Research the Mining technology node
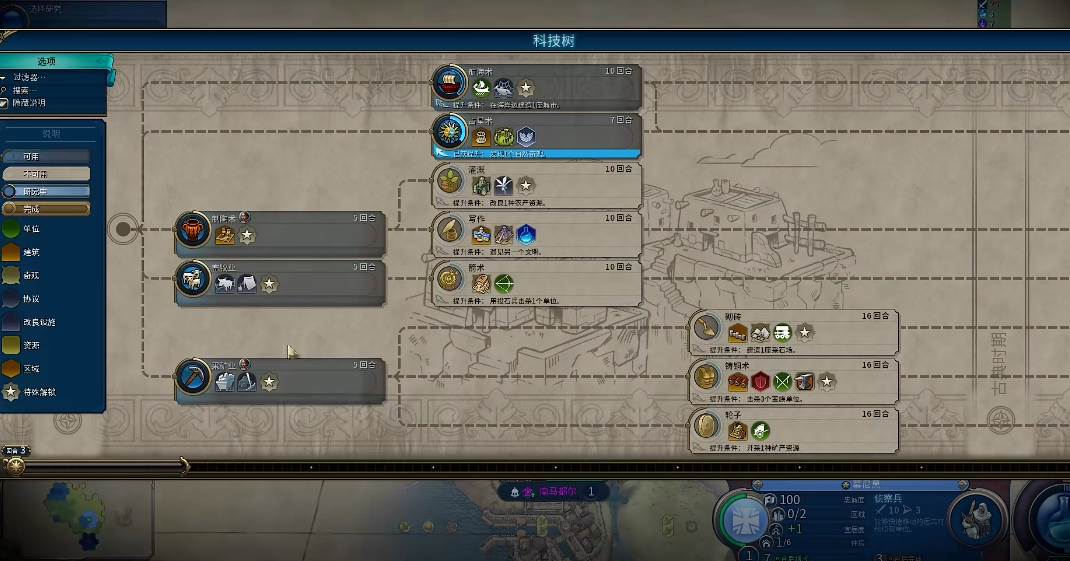Screen dimensions: 1070x561 tap(280, 377)
